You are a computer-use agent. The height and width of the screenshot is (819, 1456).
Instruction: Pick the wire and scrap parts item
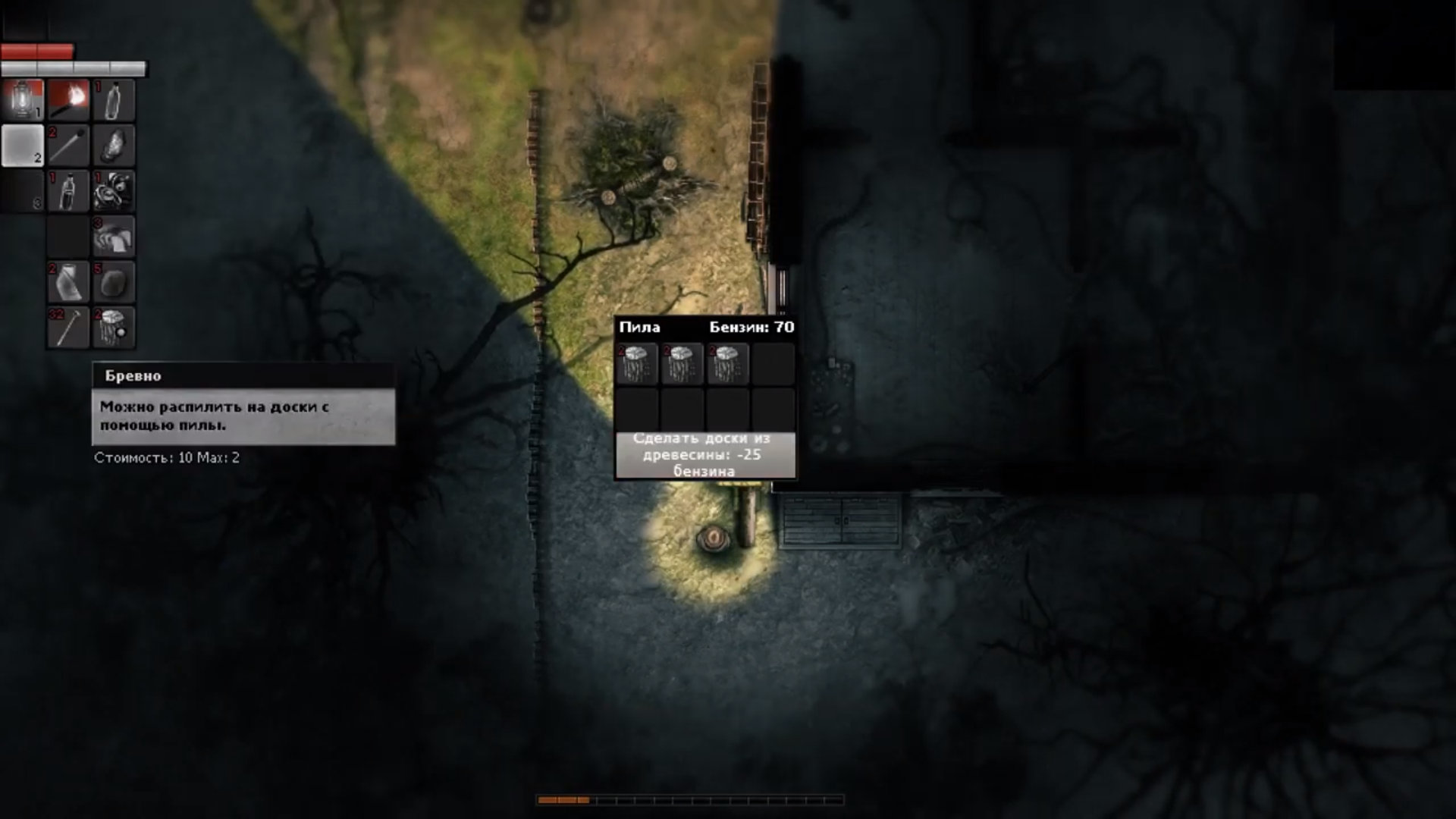114,191
